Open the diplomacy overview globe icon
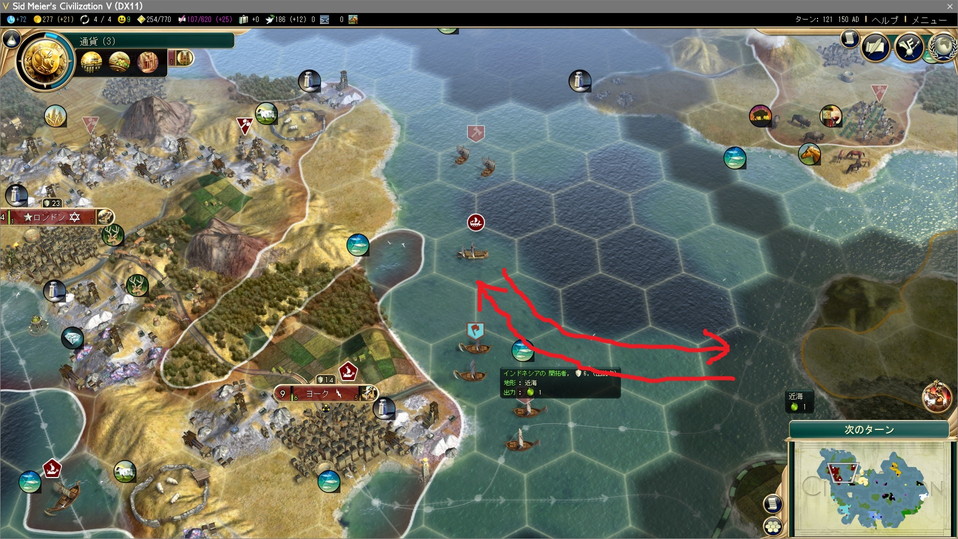The image size is (958, 539). point(941,46)
